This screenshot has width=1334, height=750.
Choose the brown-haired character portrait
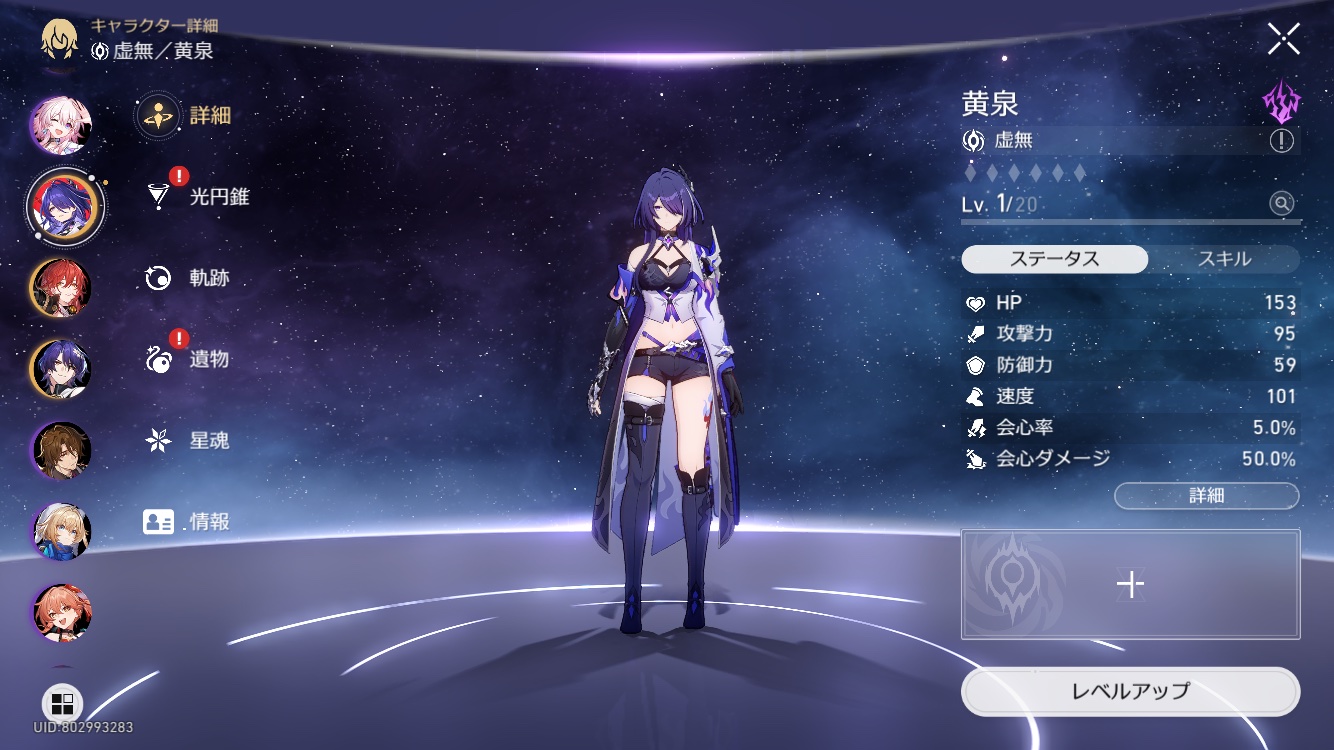point(61,451)
